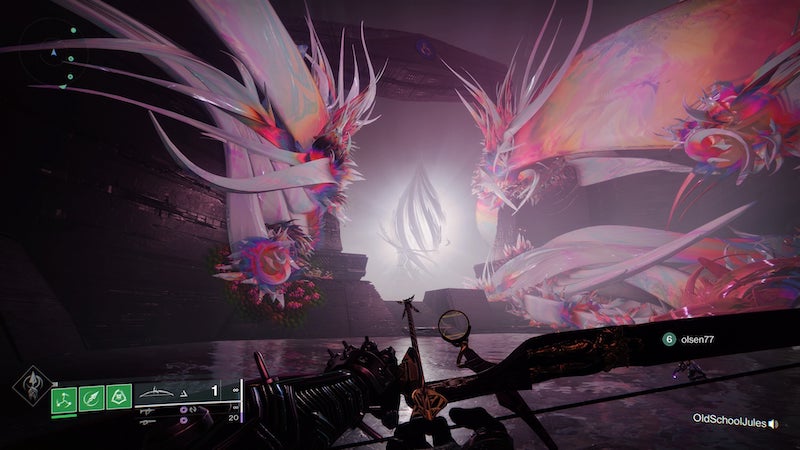This screenshot has width=800, height=450.
Task: Use the grenade ability with three-node symbol
Action: (65, 397)
